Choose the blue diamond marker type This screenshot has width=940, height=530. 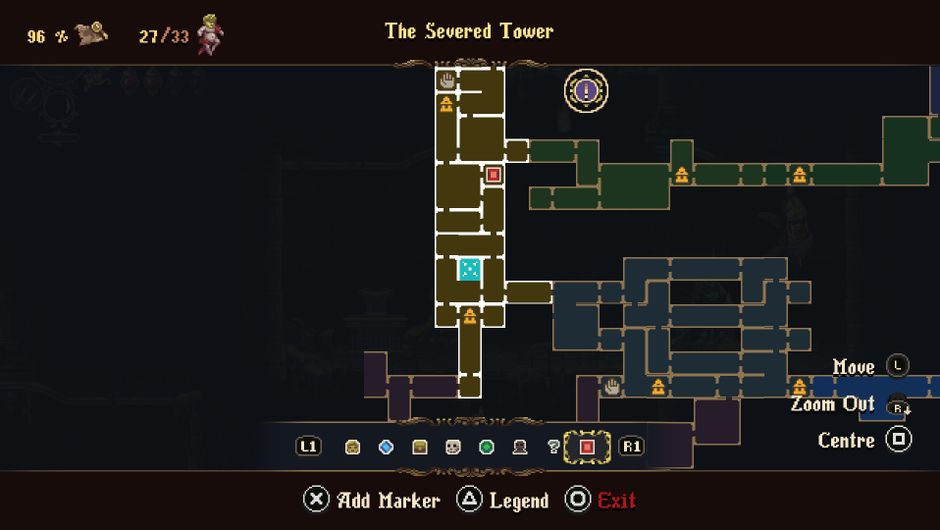coord(386,447)
